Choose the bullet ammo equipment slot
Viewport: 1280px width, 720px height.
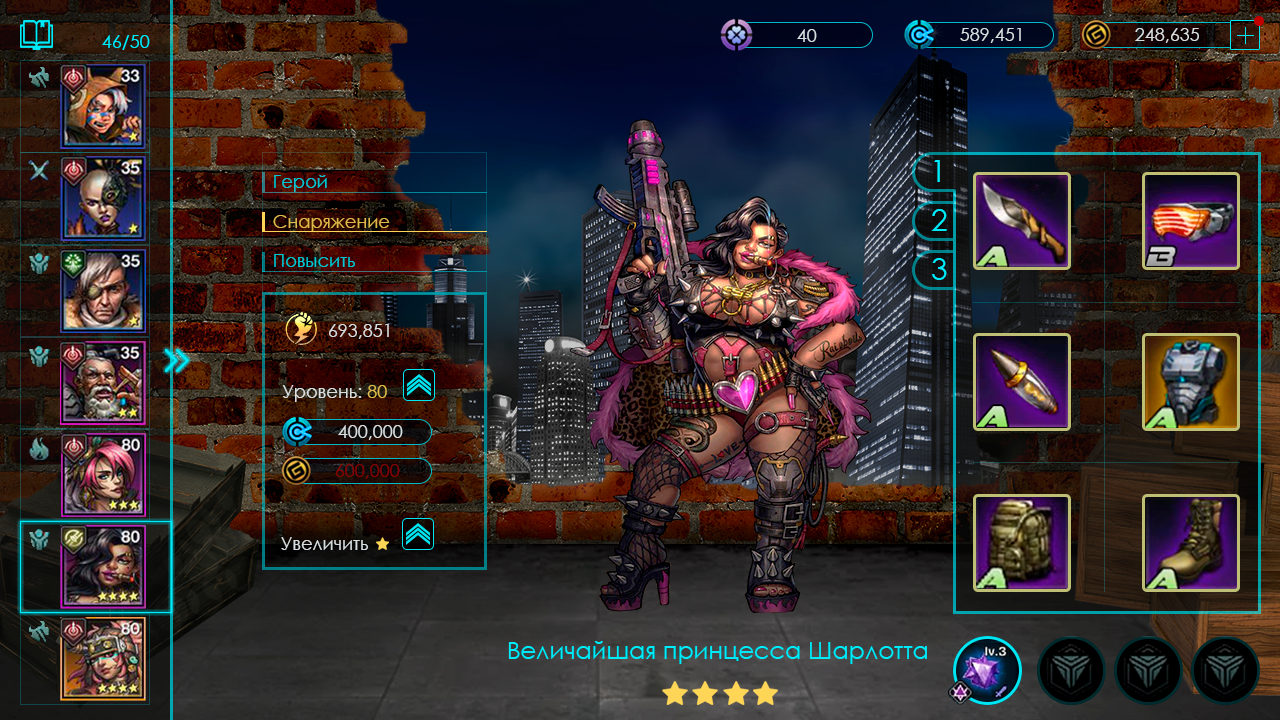(1021, 382)
